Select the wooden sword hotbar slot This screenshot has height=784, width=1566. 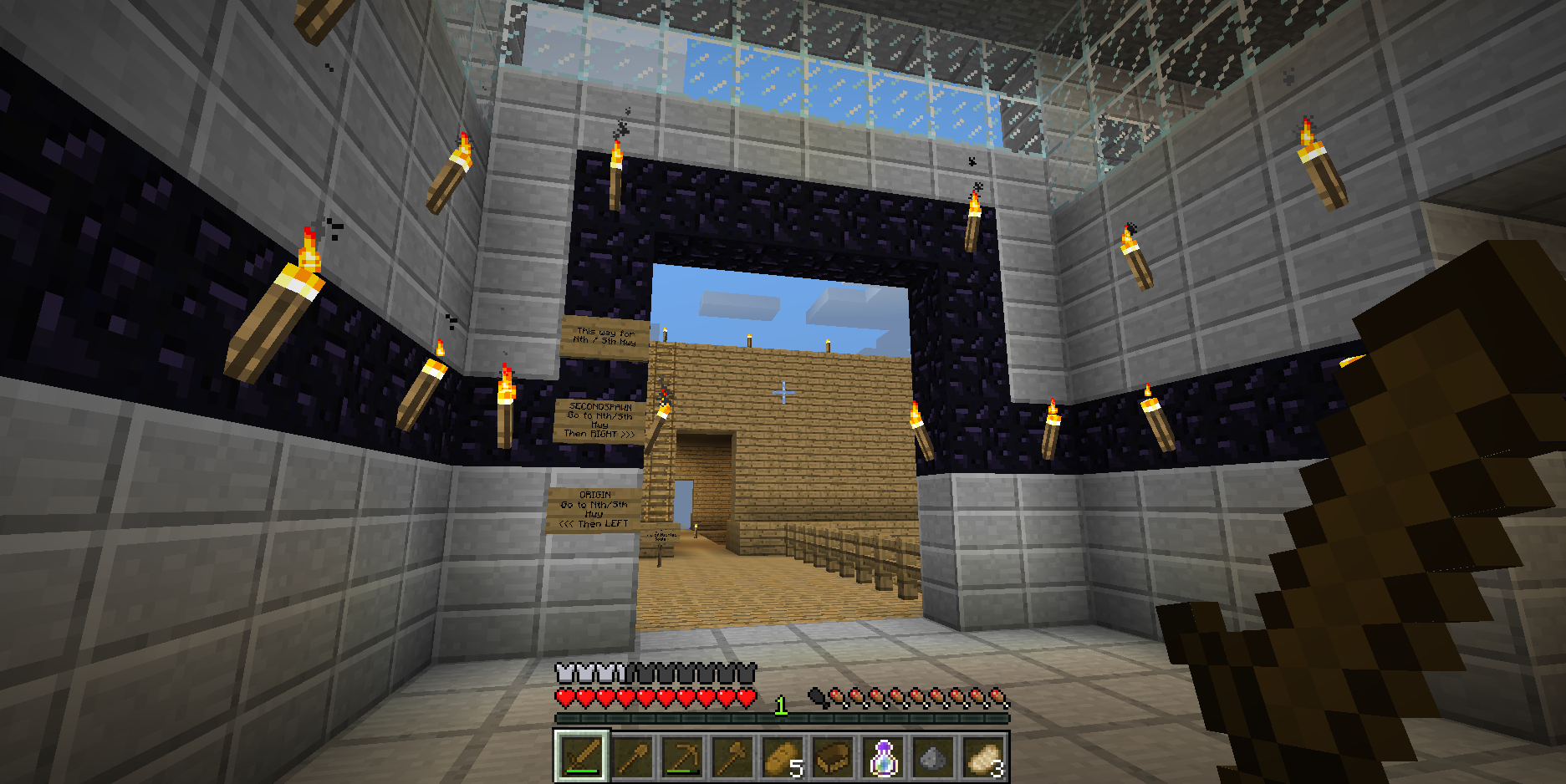(x=582, y=757)
